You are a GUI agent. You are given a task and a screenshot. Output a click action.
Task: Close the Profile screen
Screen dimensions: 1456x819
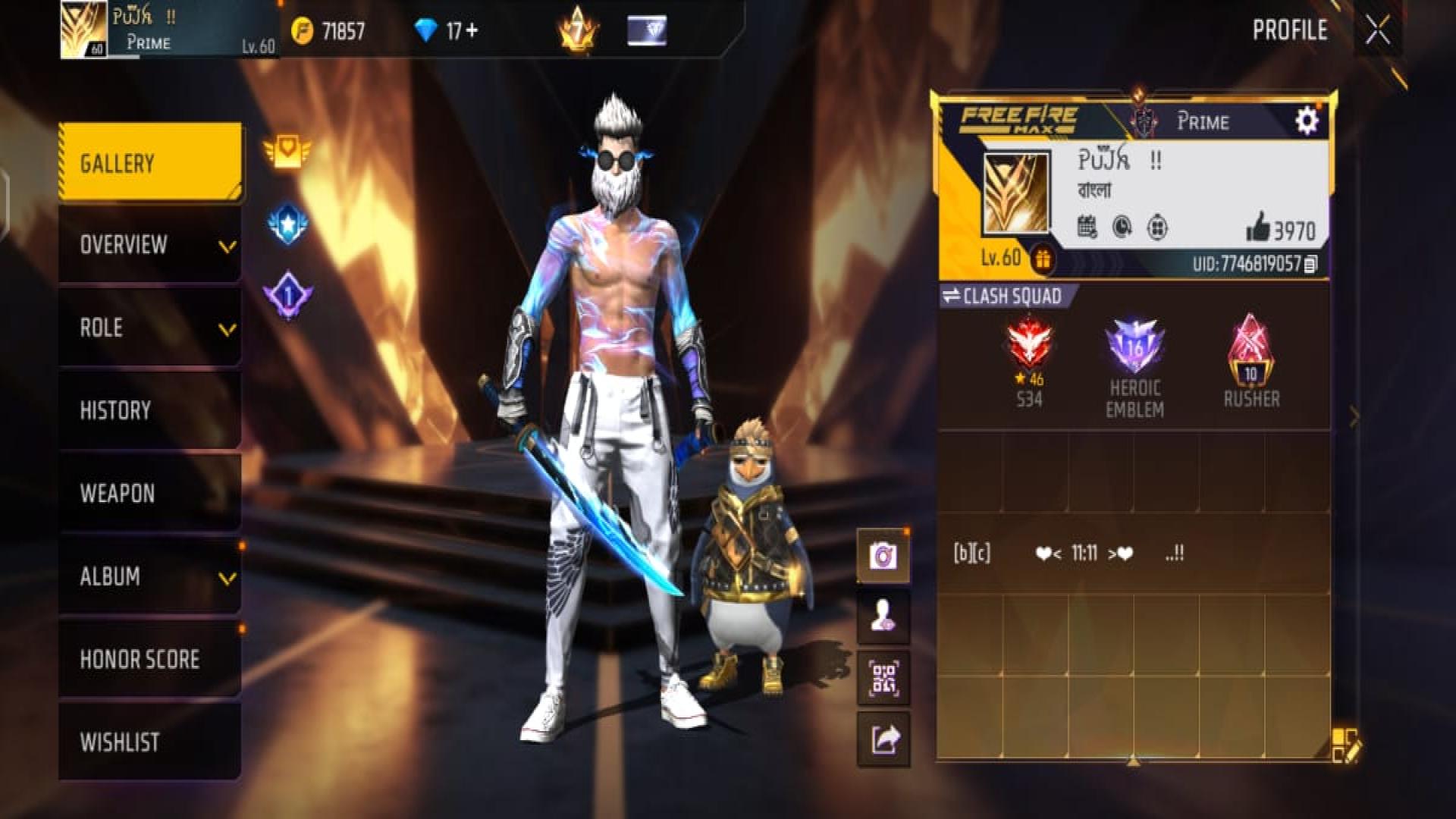tap(1377, 31)
